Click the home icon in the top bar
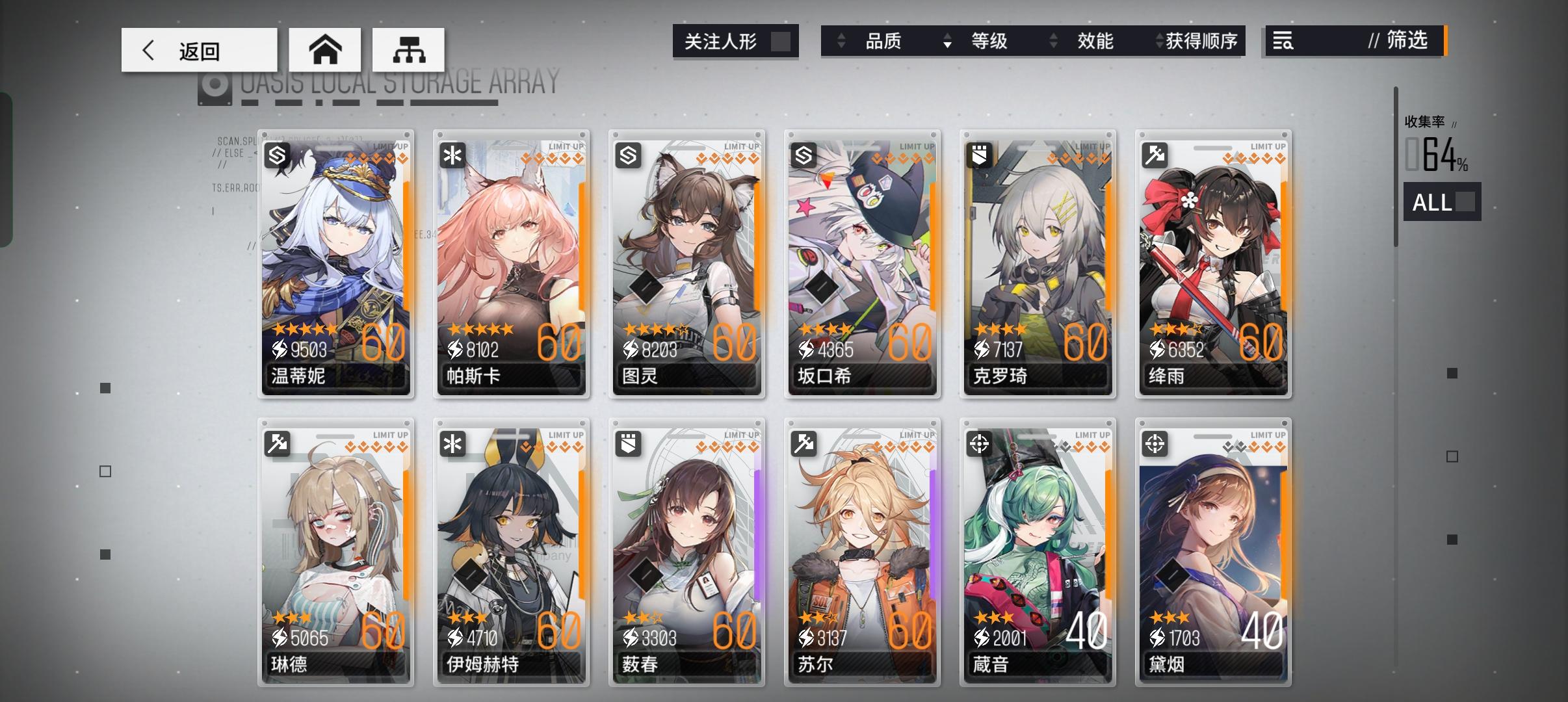This screenshot has height=702, width=1568. click(x=325, y=49)
